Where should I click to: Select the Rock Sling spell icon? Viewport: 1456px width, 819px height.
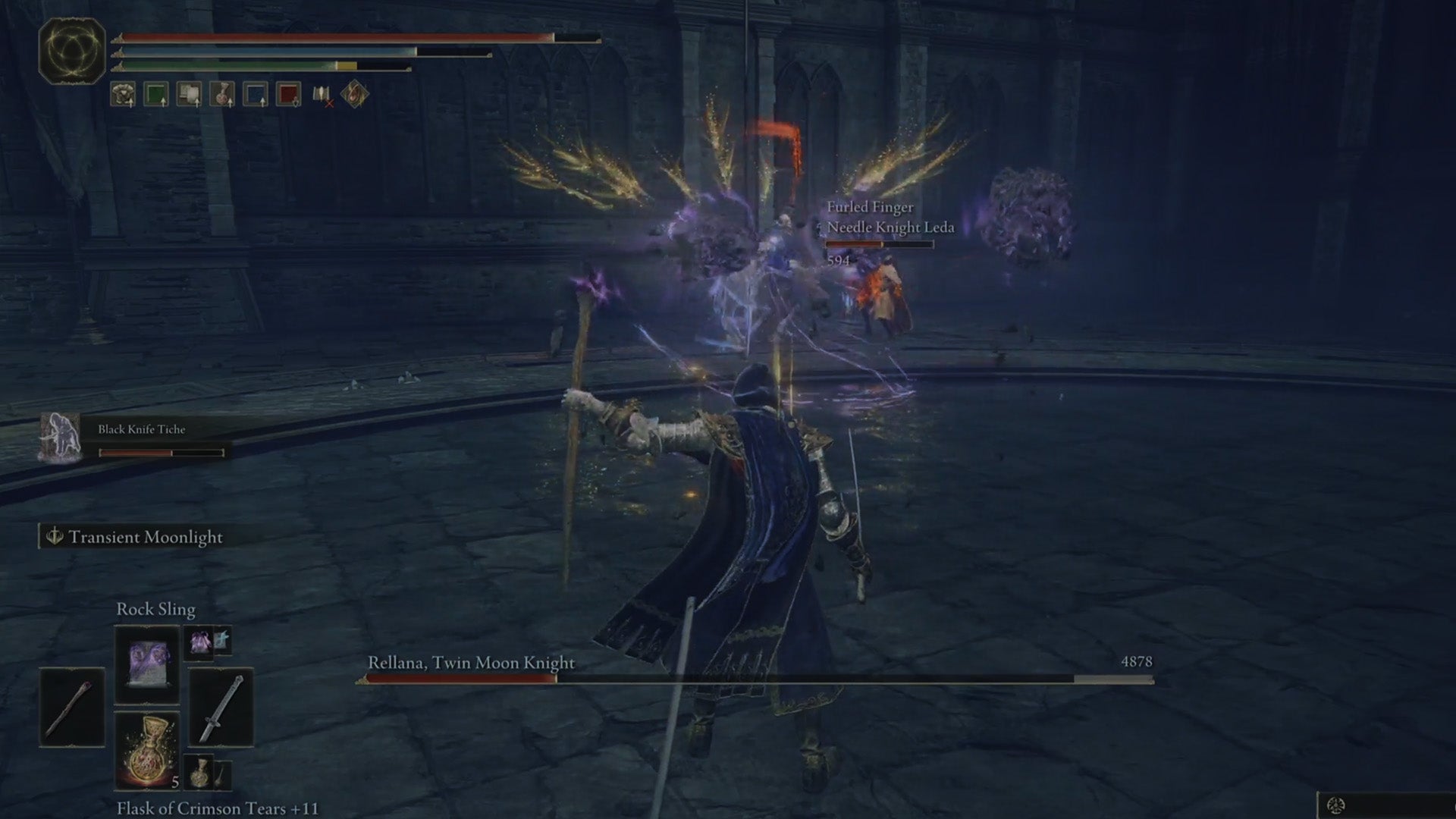click(x=146, y=664)
